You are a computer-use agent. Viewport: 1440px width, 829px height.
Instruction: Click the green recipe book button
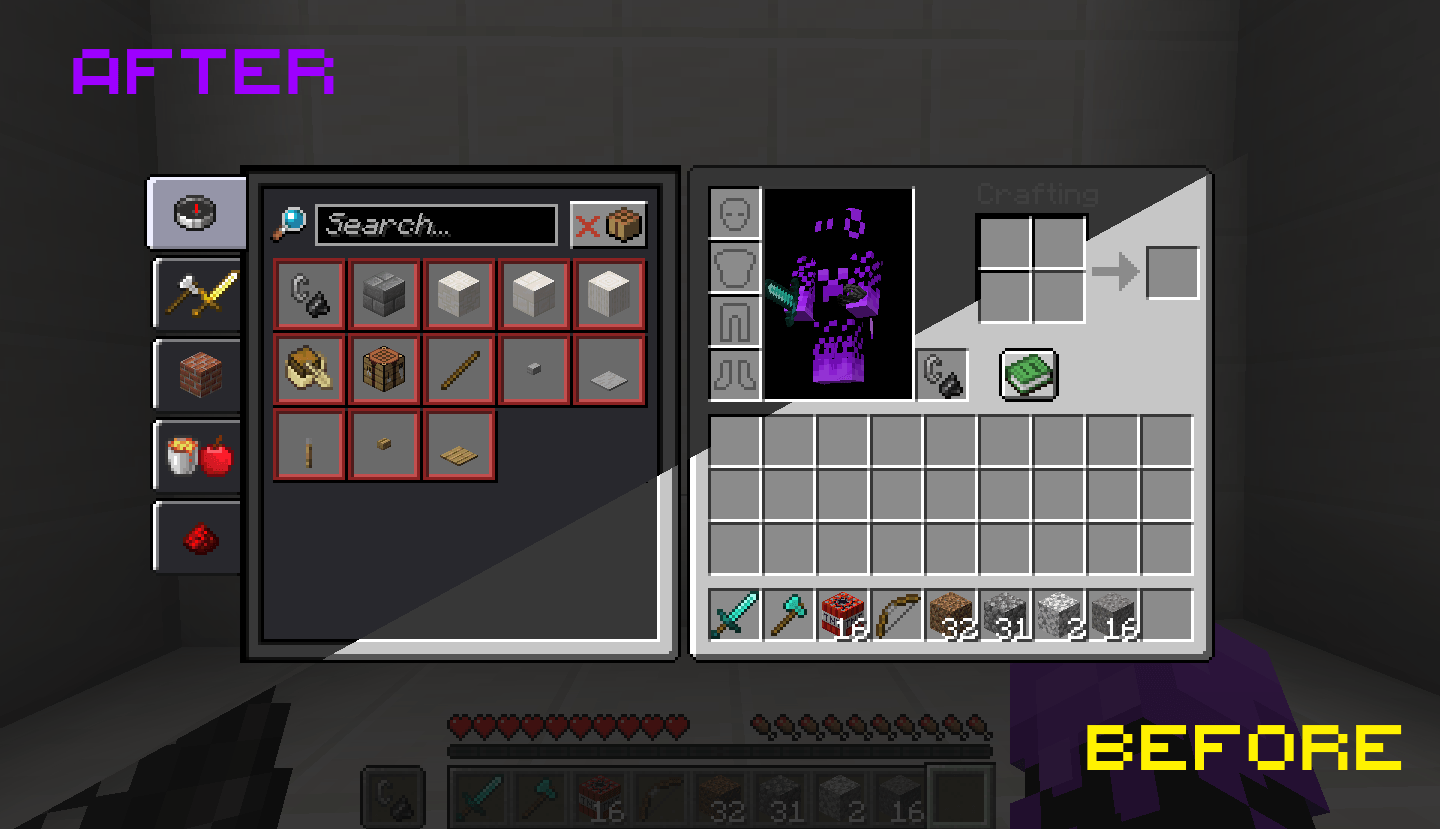1026,374
